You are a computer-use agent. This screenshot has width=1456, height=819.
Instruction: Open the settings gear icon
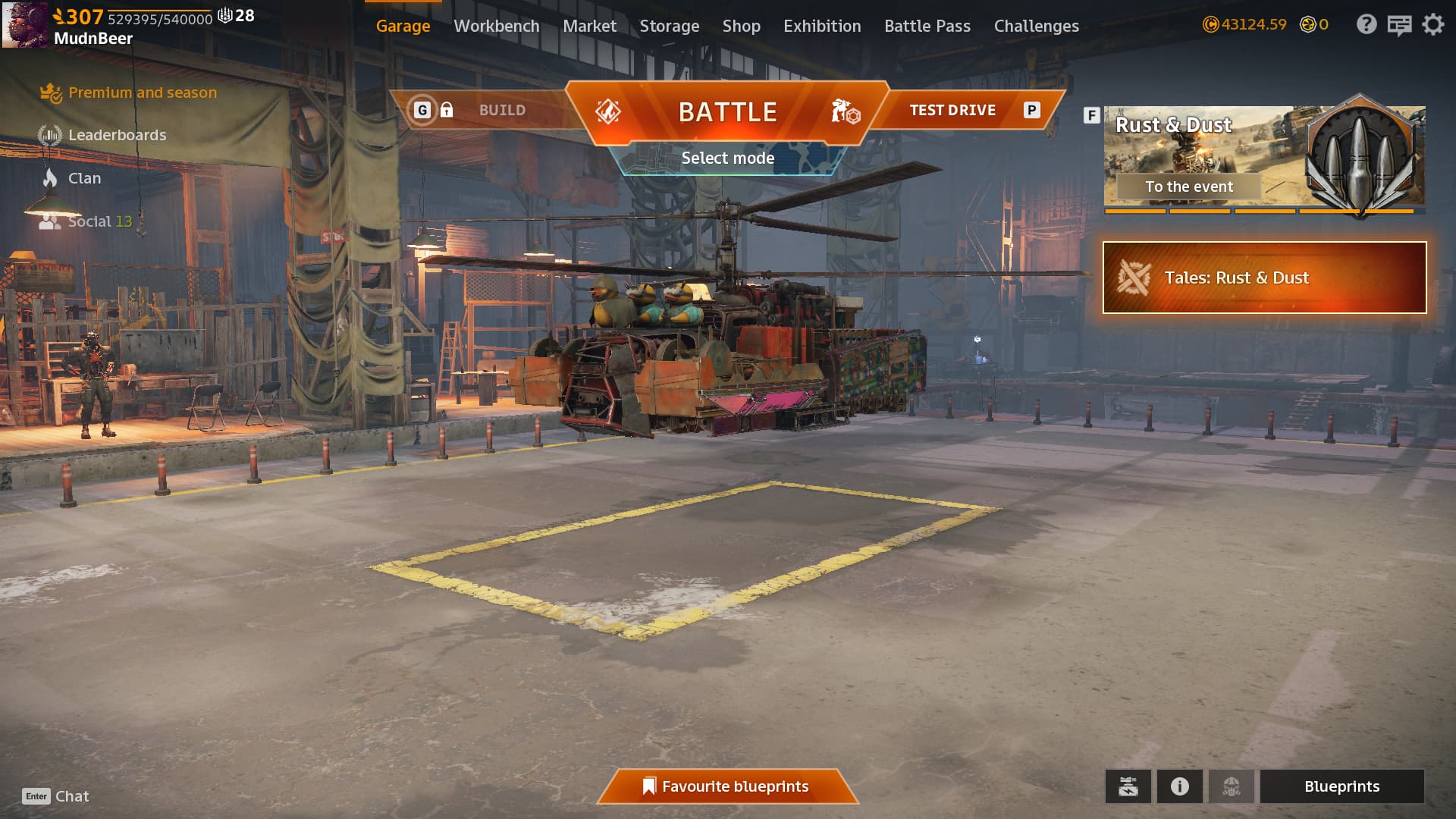click(x=1432, y=25)
